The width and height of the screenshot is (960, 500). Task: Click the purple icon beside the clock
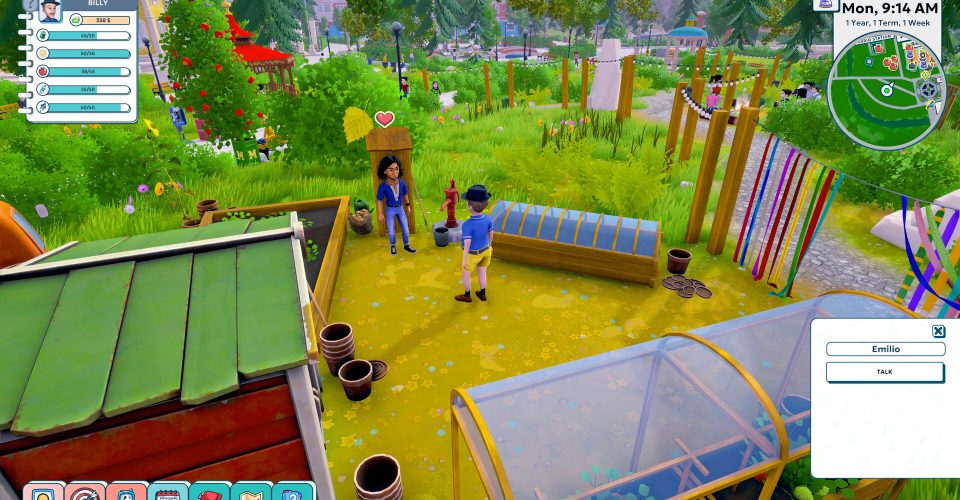point(825,5)
